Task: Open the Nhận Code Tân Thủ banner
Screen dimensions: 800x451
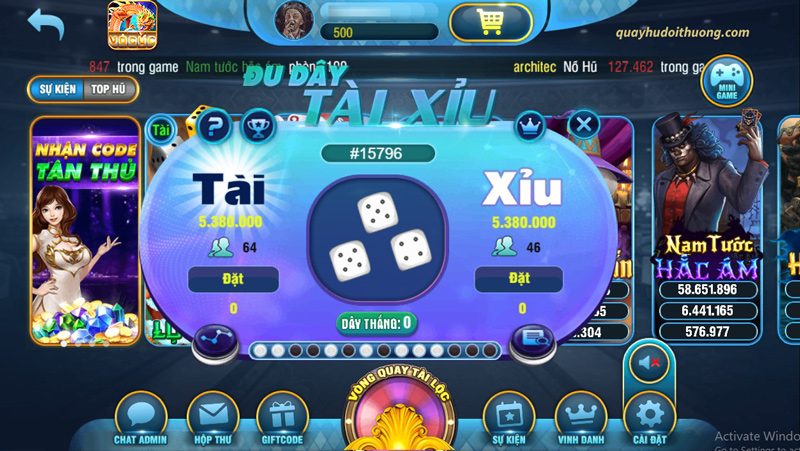Action: tap(85, 230)
